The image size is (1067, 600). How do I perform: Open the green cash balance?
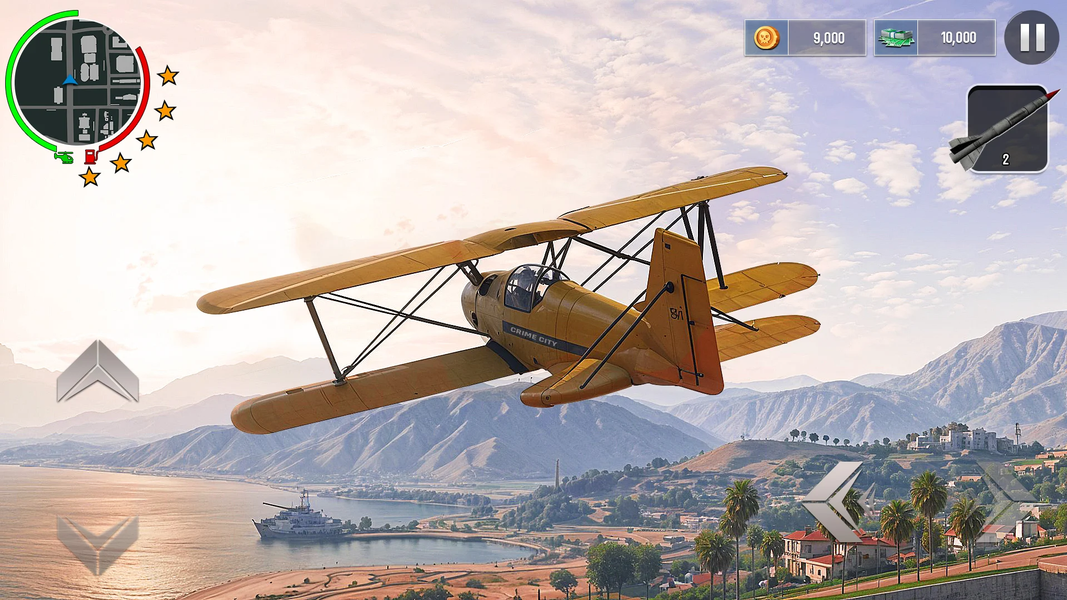click(934, 38)
